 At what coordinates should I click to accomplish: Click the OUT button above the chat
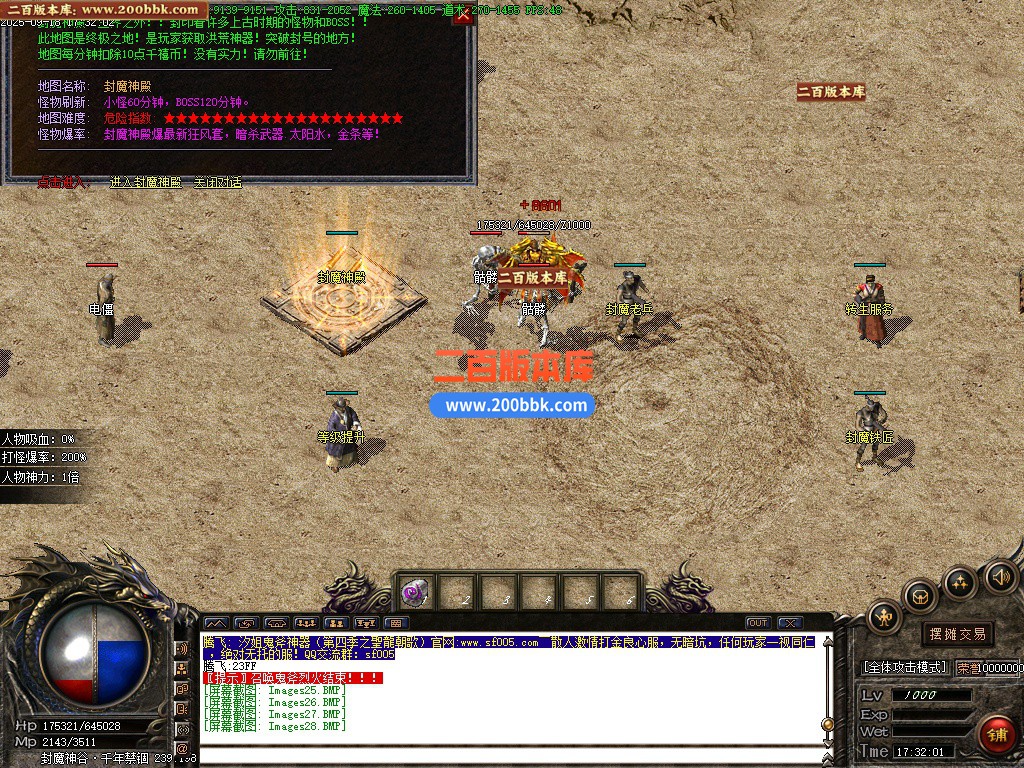pos(758,623)
